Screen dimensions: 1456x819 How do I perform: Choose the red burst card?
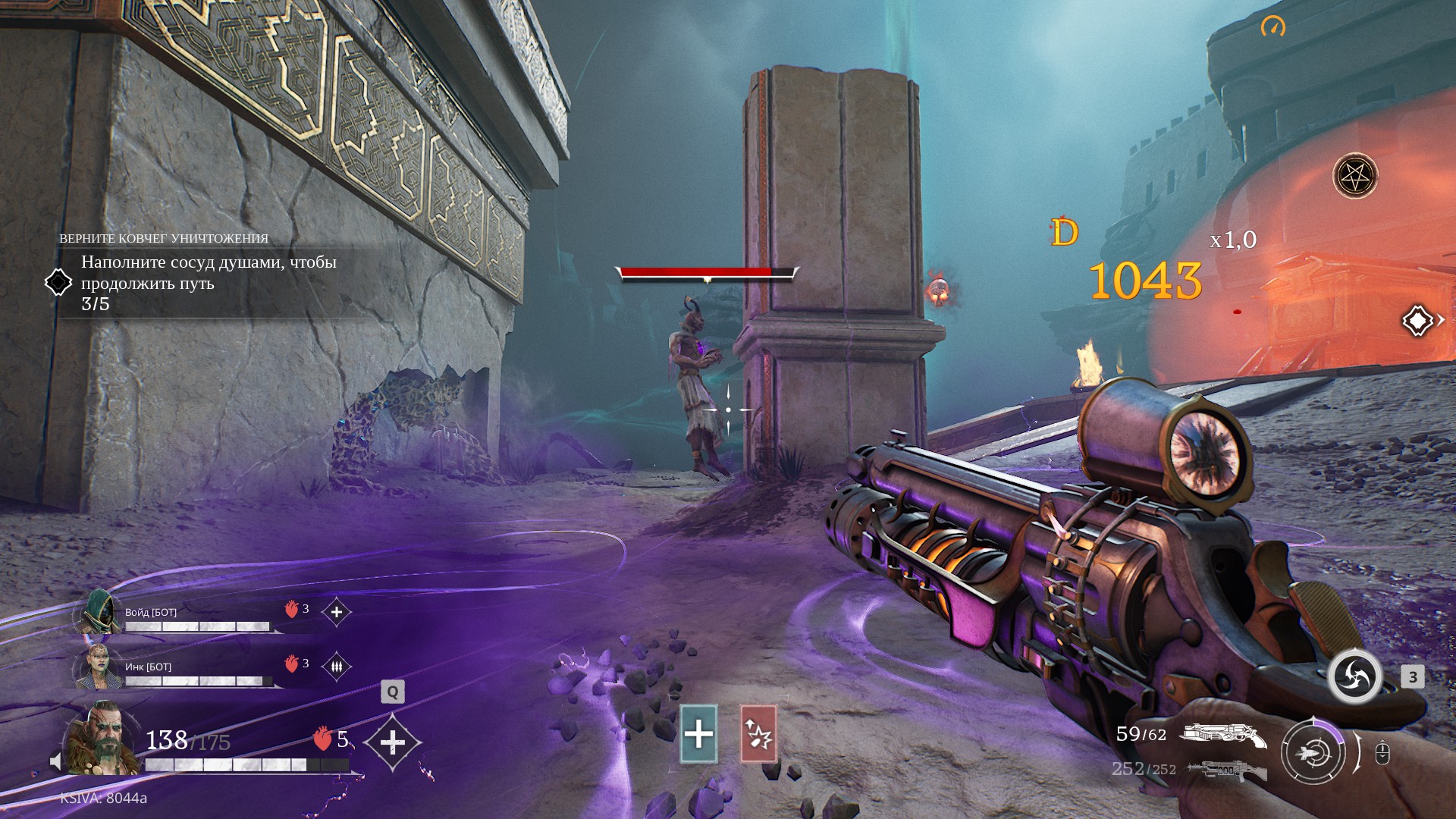758,733
